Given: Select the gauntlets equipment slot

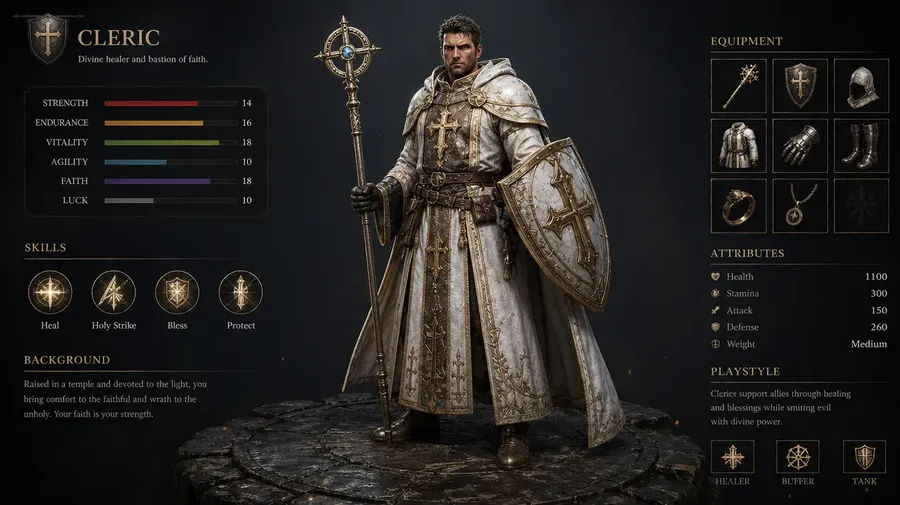Looking at the screenshot, I should [x=799, y=145].
